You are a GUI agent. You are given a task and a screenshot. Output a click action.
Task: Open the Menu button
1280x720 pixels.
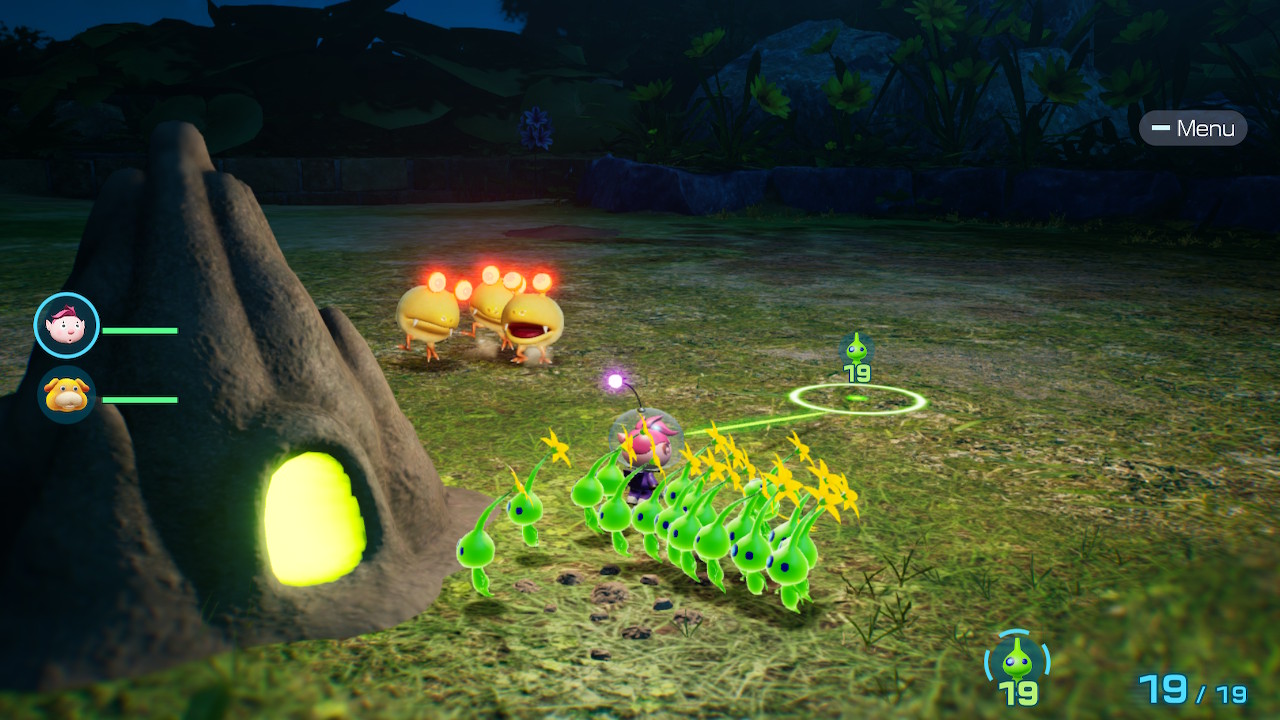[1193, 128]
